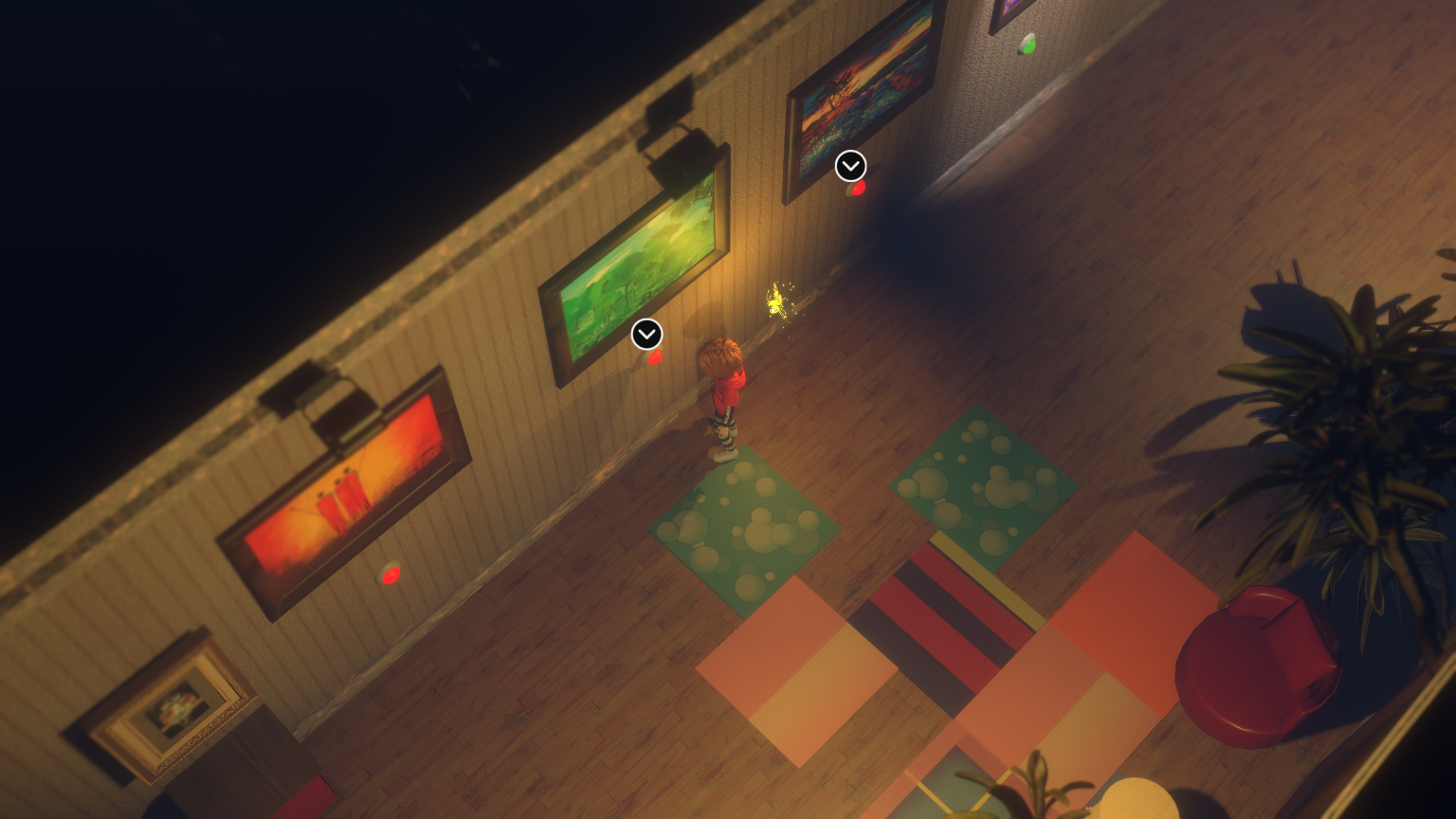The height and width of the screenshot is (819, 1456).
Task: Toggle the red button beside the green painting
Action: coord(654,358)
